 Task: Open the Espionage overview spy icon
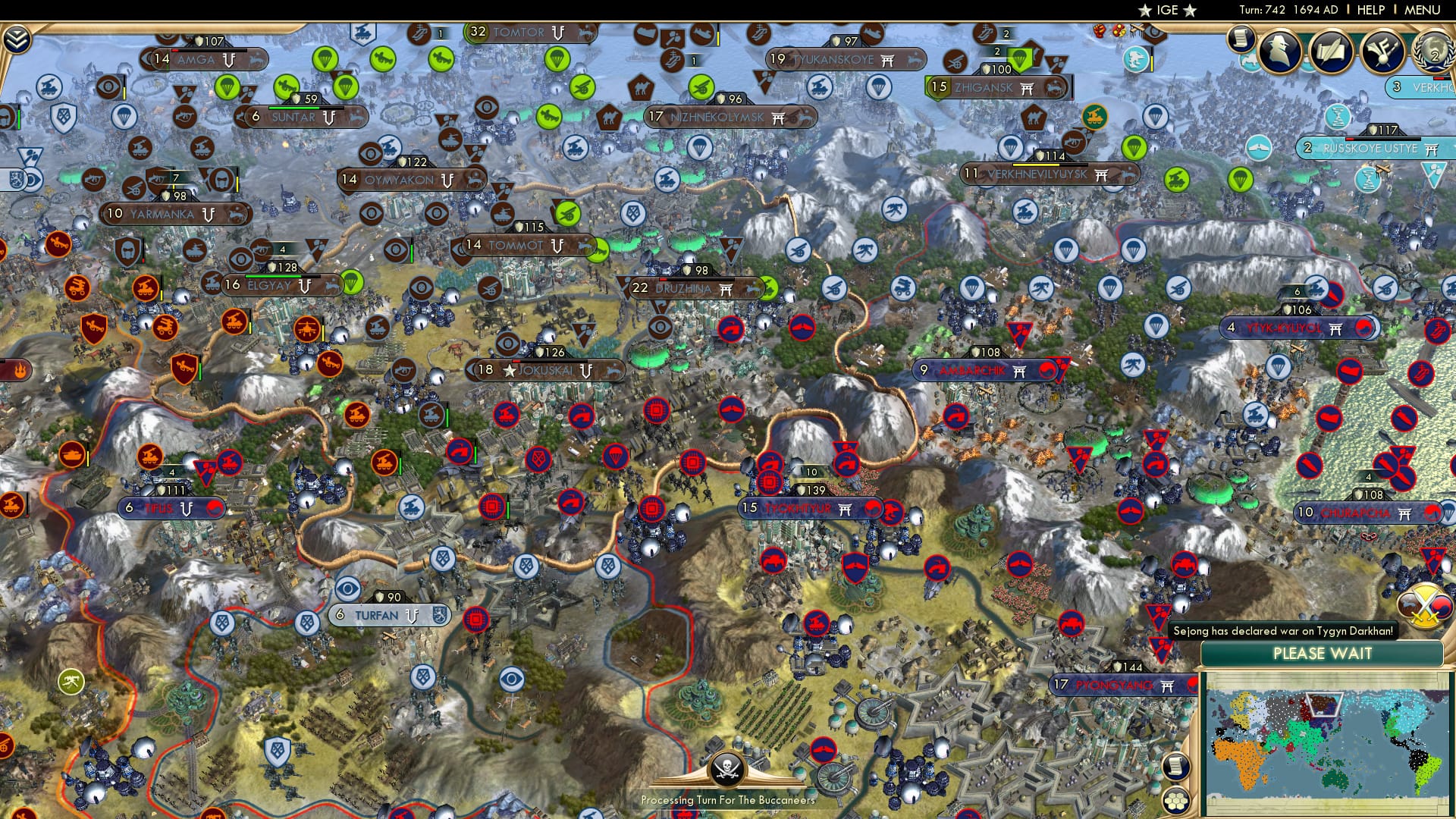[1279, 50]
